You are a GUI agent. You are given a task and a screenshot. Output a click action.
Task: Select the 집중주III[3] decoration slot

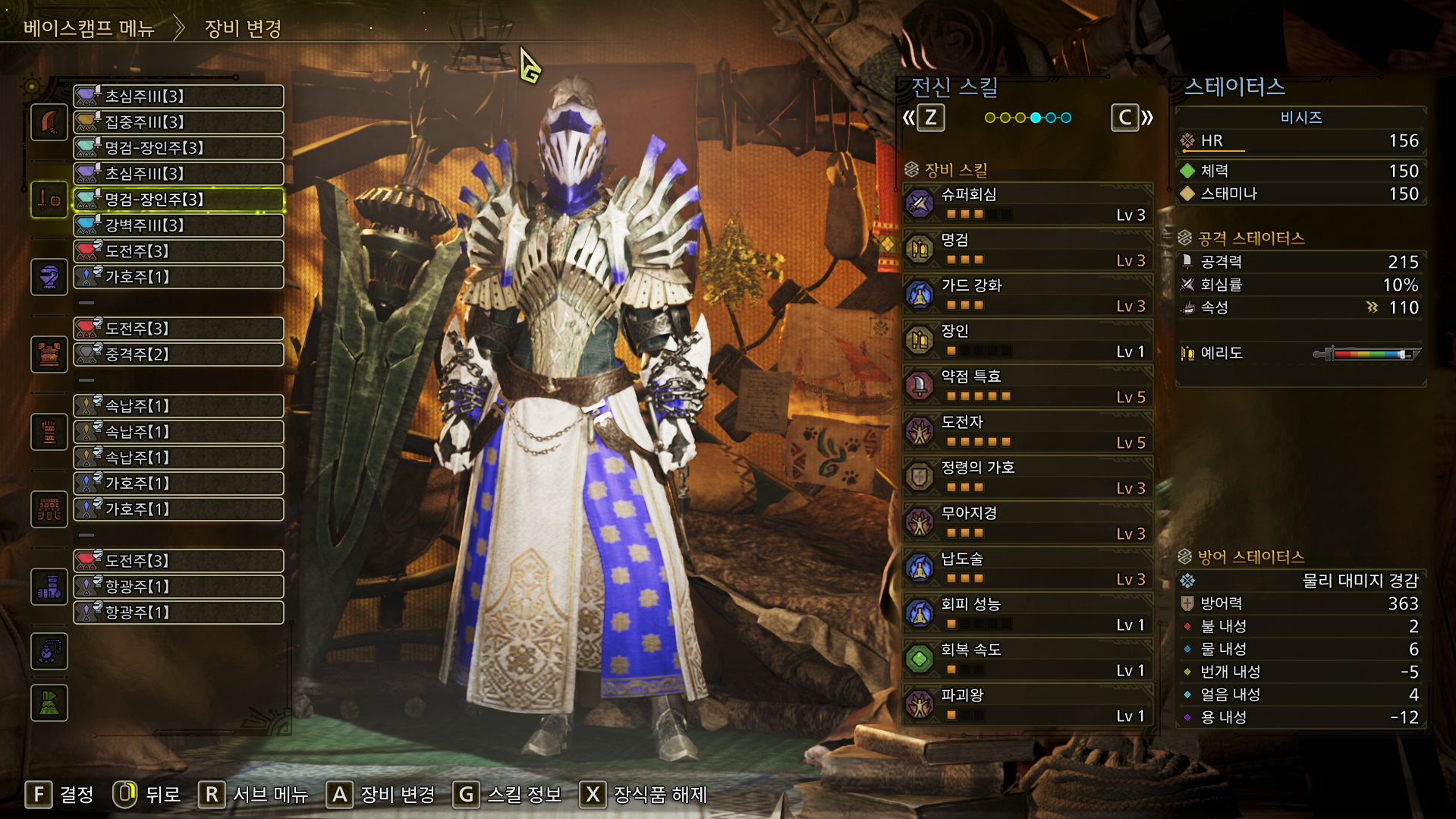178,122
